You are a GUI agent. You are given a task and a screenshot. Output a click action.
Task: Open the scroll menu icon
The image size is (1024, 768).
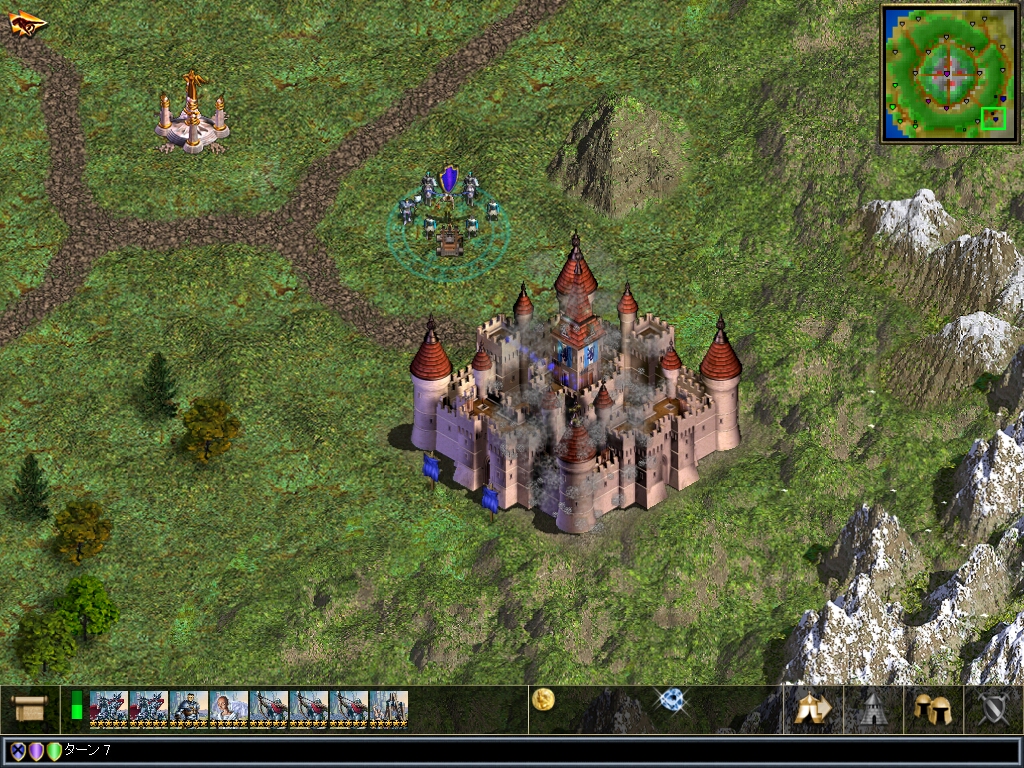coord(29,708)
